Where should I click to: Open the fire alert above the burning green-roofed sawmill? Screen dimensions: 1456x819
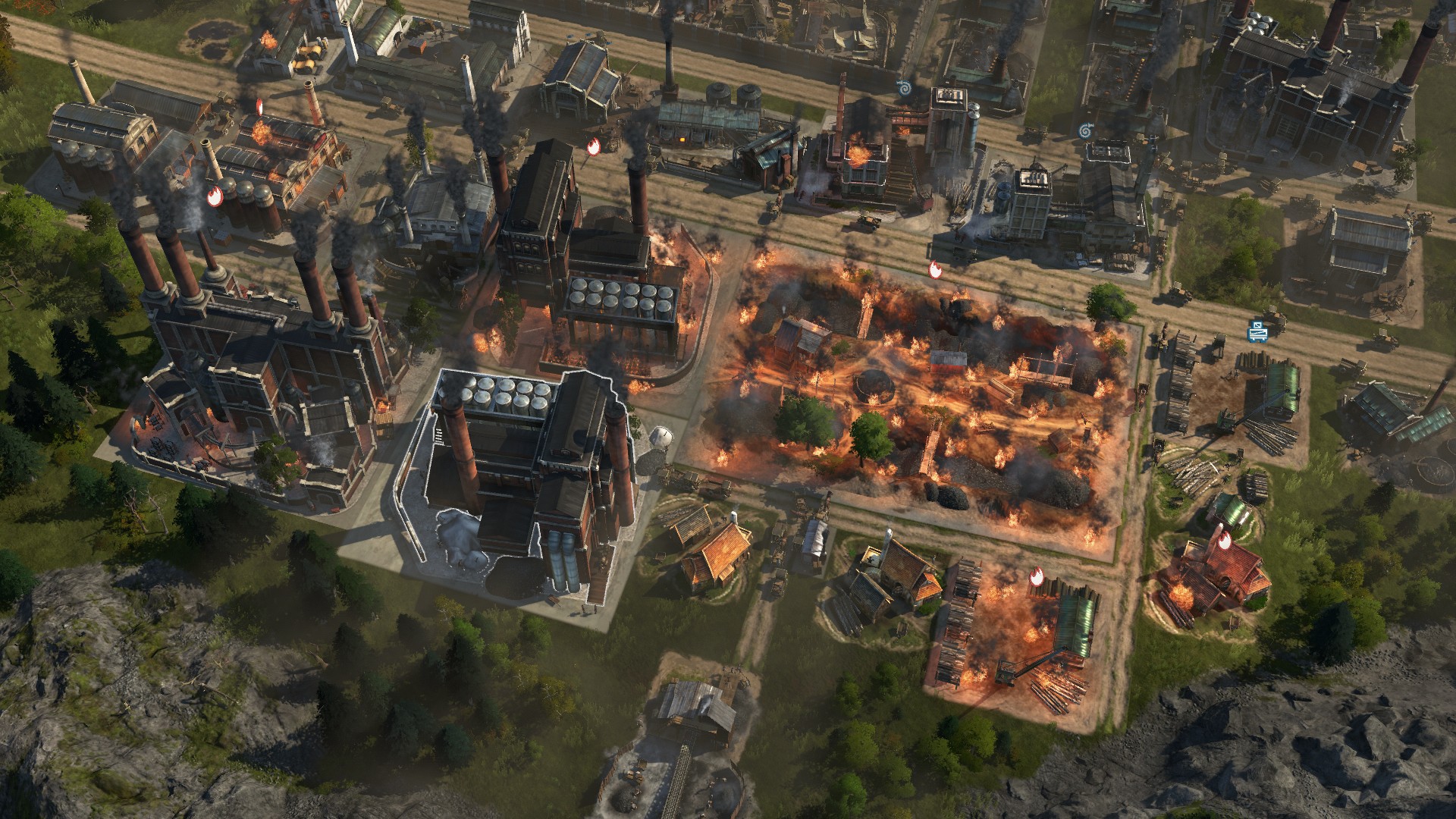[x=1037, y=578]
